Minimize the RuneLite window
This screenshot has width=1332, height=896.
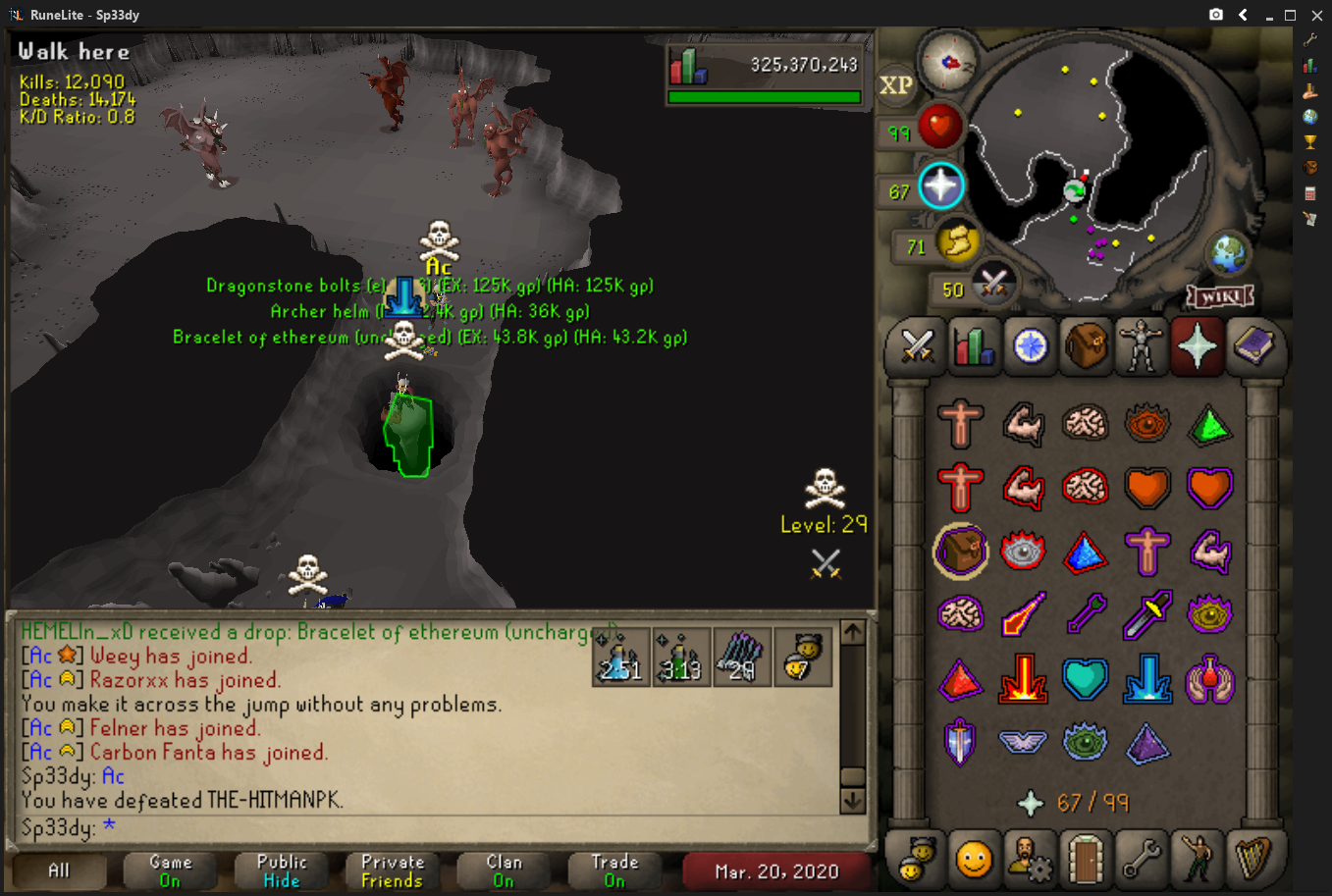(x=1268, y=15)
